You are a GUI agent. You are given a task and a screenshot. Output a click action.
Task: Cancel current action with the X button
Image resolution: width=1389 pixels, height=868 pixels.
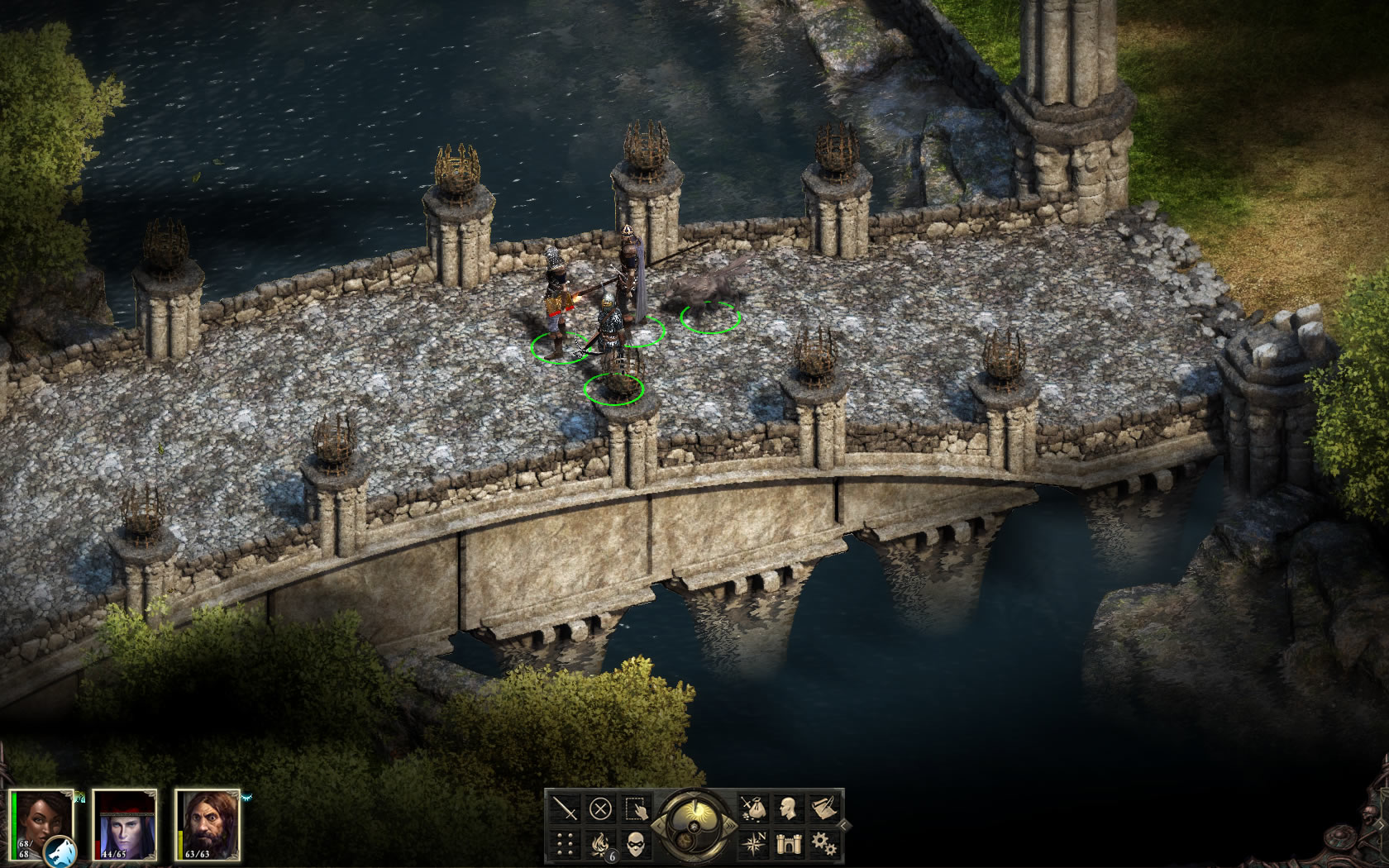[601, 808]
